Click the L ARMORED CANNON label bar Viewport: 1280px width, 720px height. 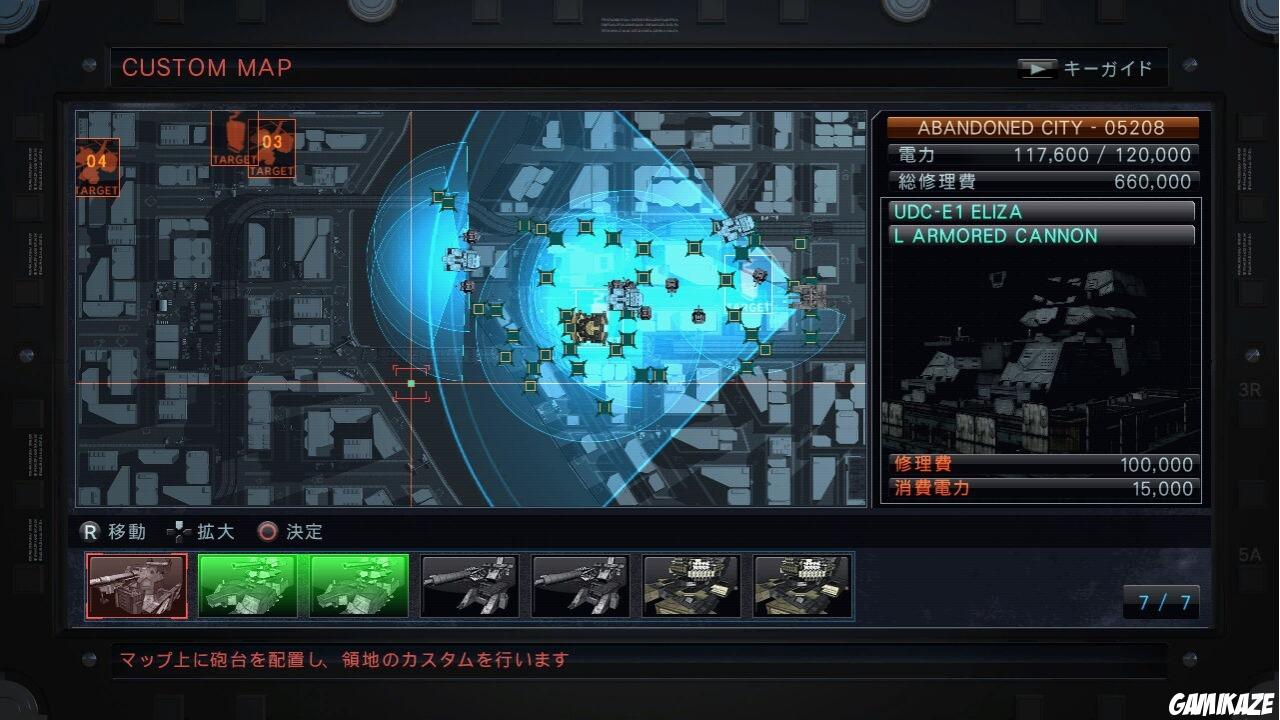pyautogui.click(x=1040, y=236)
